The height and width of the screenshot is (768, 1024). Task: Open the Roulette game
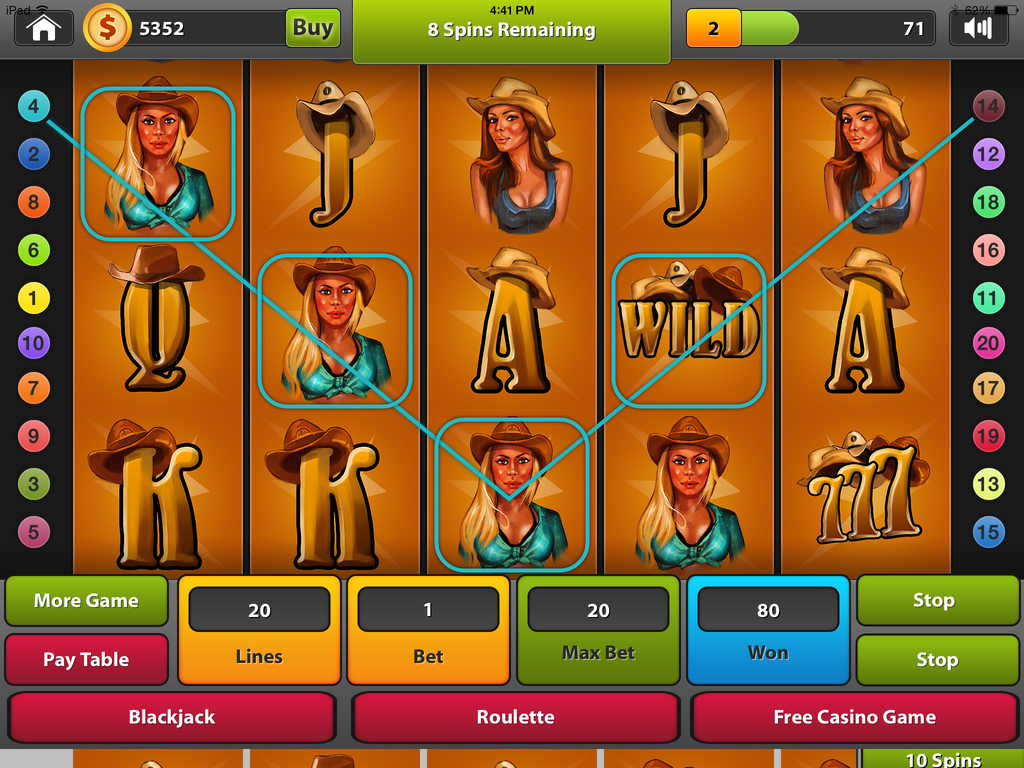(x=515, y=717)
